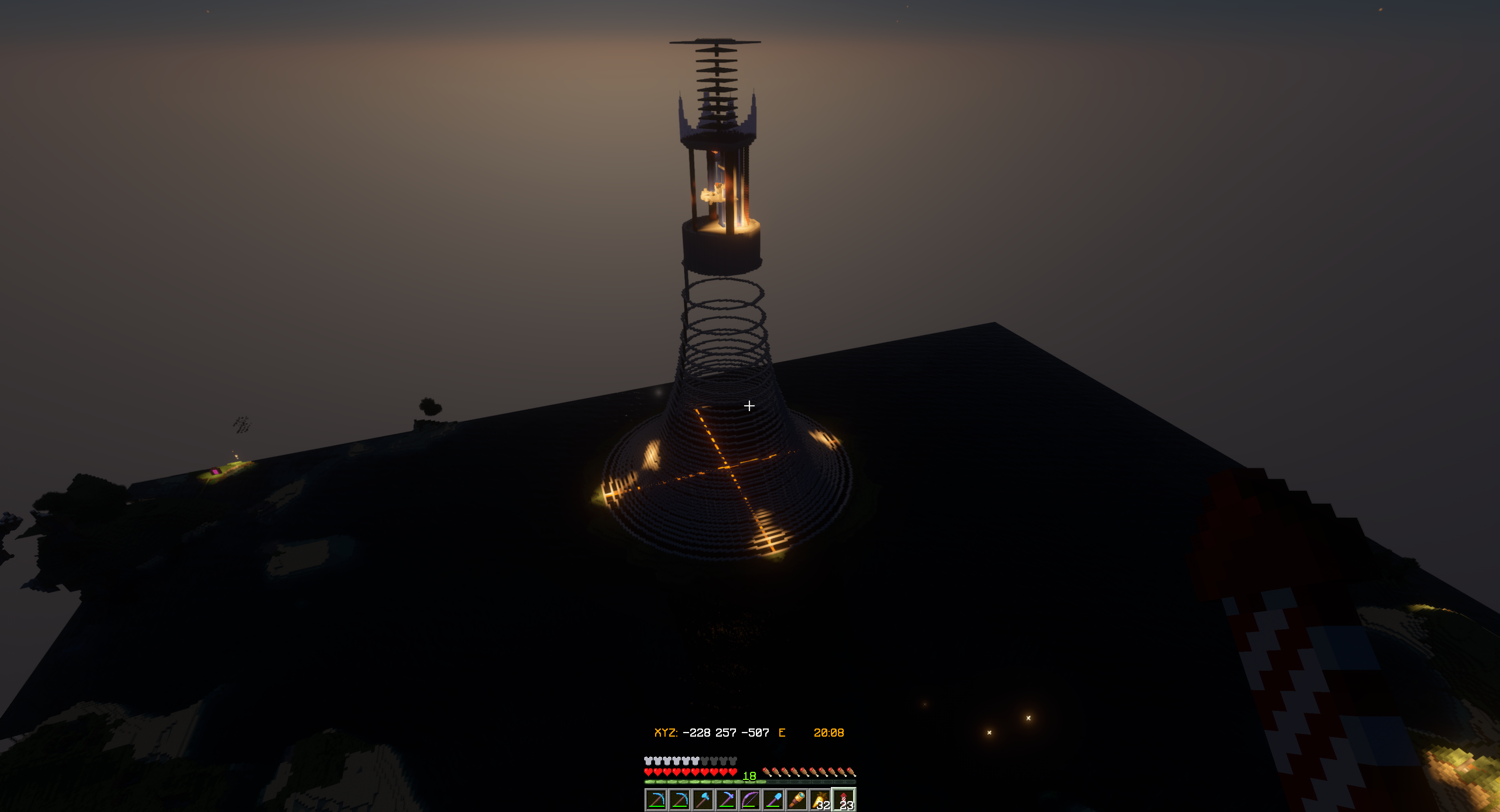Select the diamond shovel in the hotbar

[773, 801]
